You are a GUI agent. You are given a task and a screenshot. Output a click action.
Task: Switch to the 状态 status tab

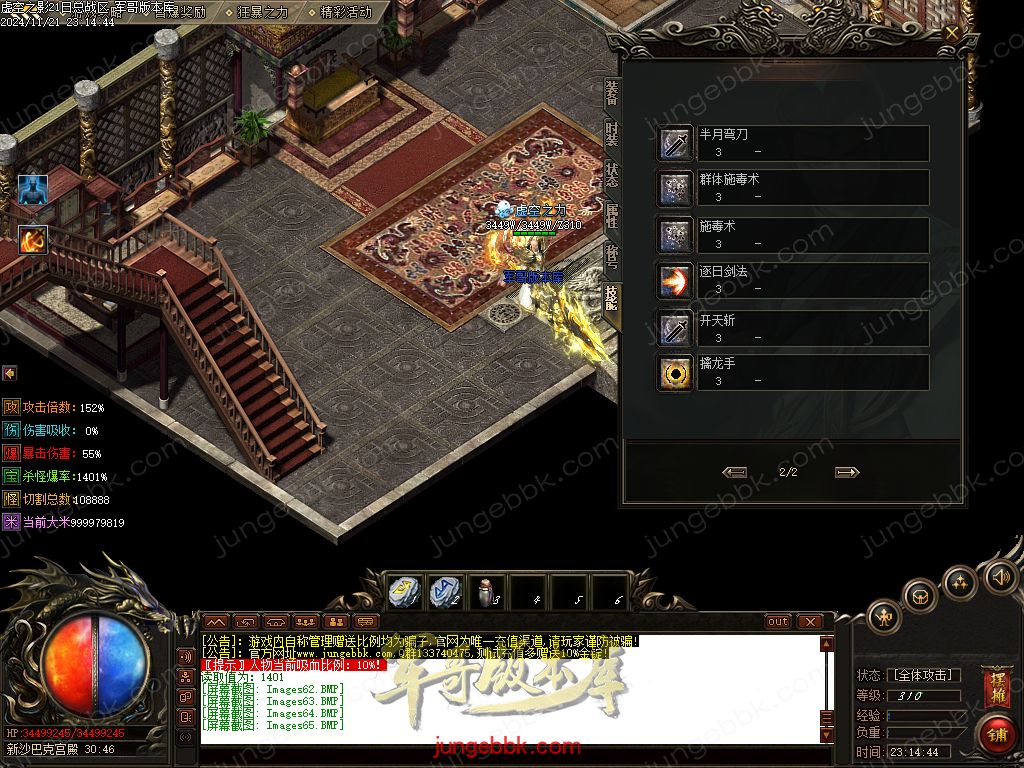click(x=611, y=177)
